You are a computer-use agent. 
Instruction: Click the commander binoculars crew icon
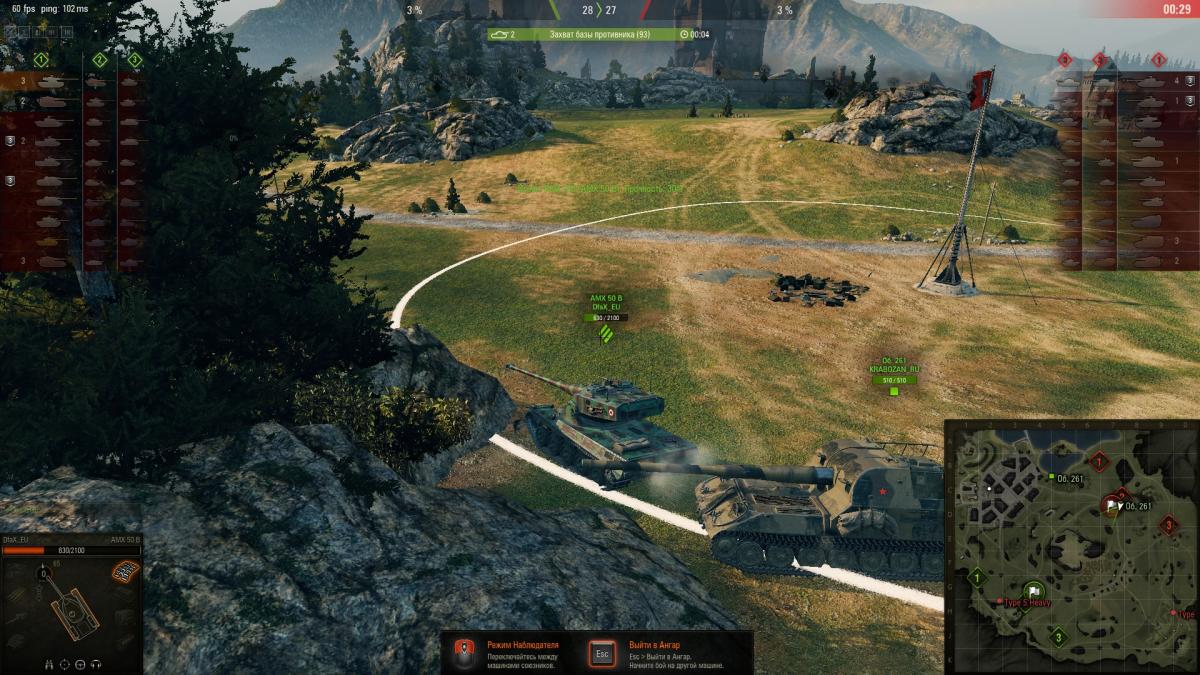49,663
